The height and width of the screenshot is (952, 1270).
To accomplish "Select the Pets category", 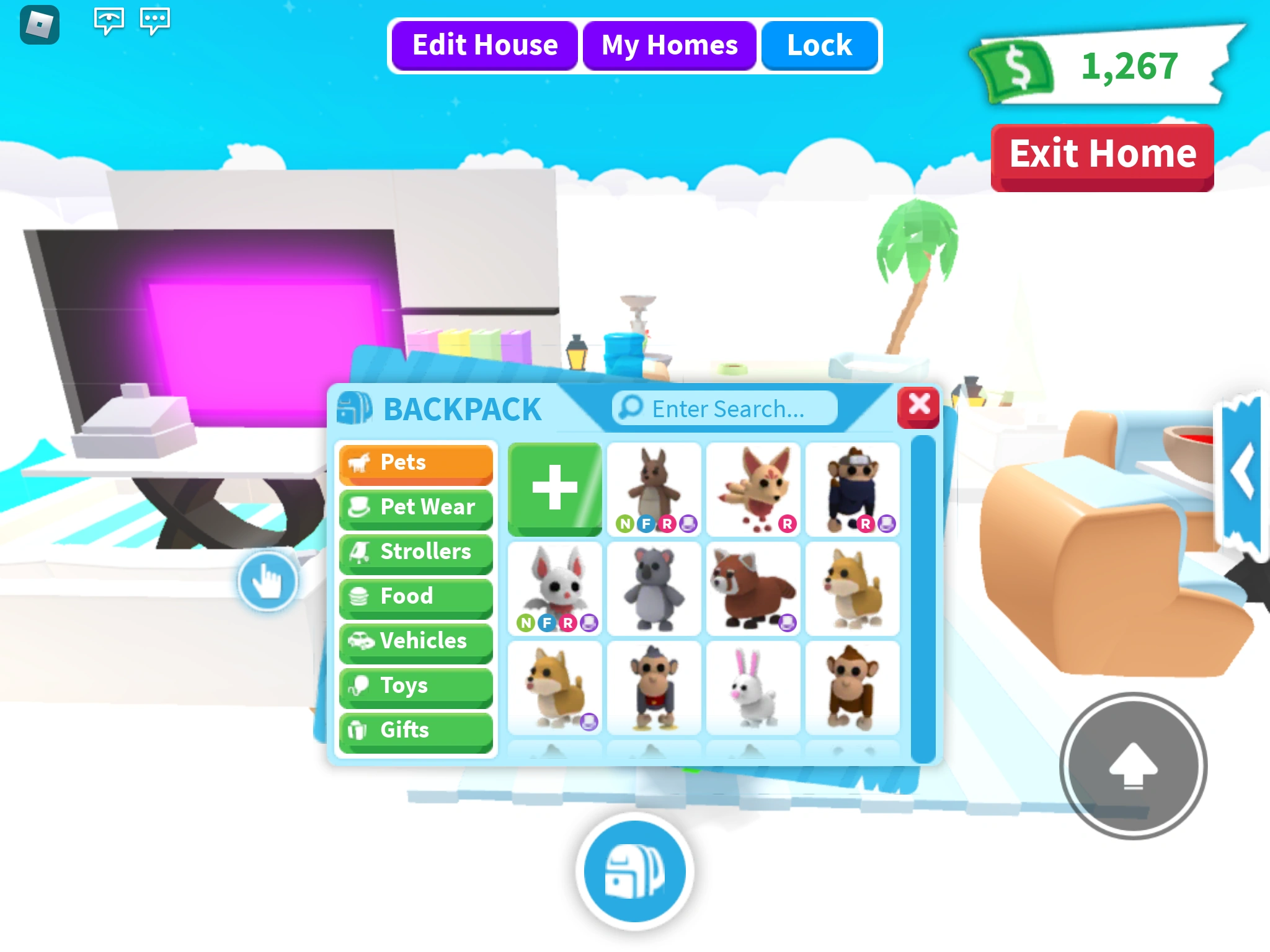I will pyautogui.click(x=415, y=463).
